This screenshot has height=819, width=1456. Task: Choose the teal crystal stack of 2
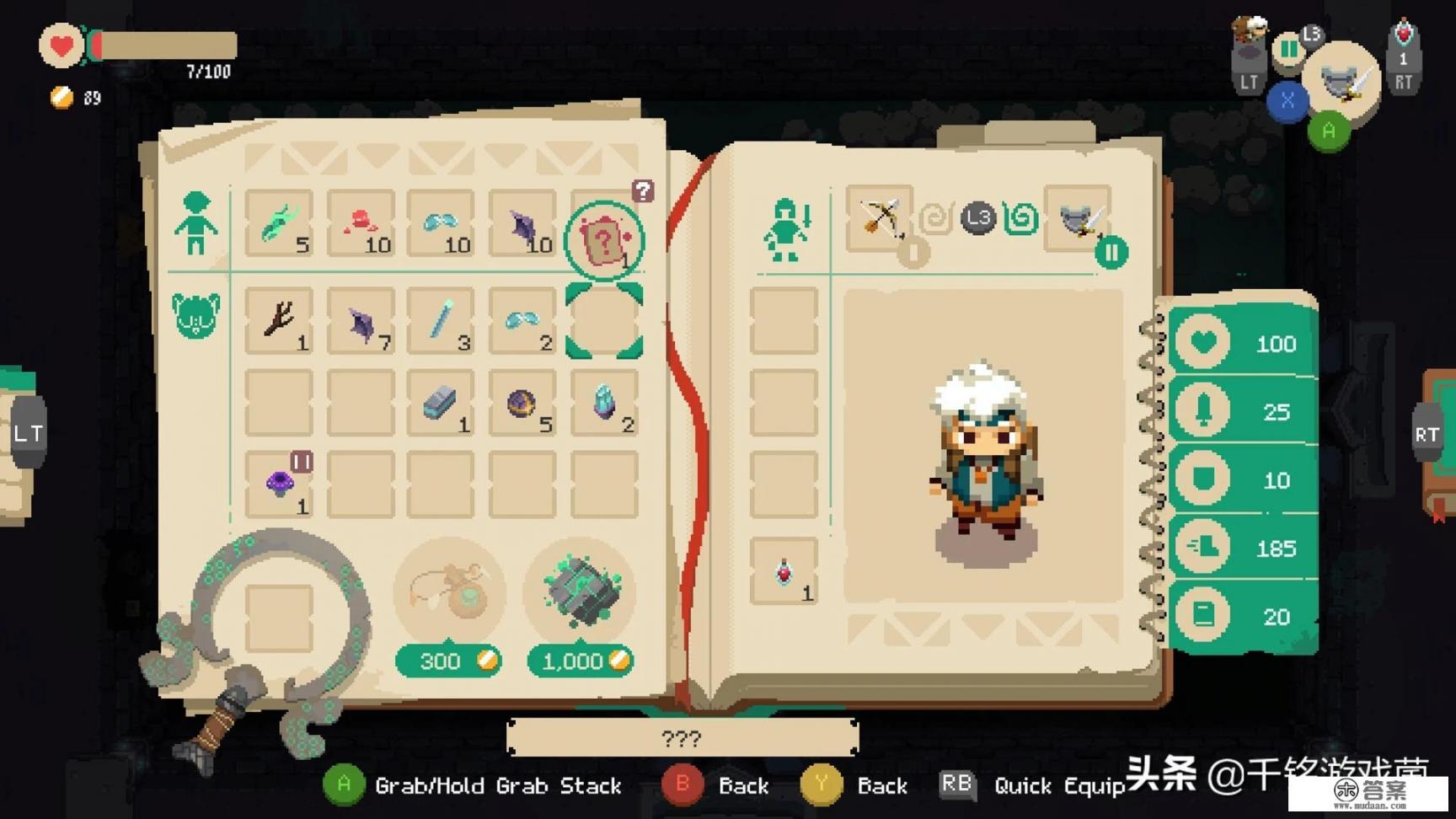[x=604, y=404]
